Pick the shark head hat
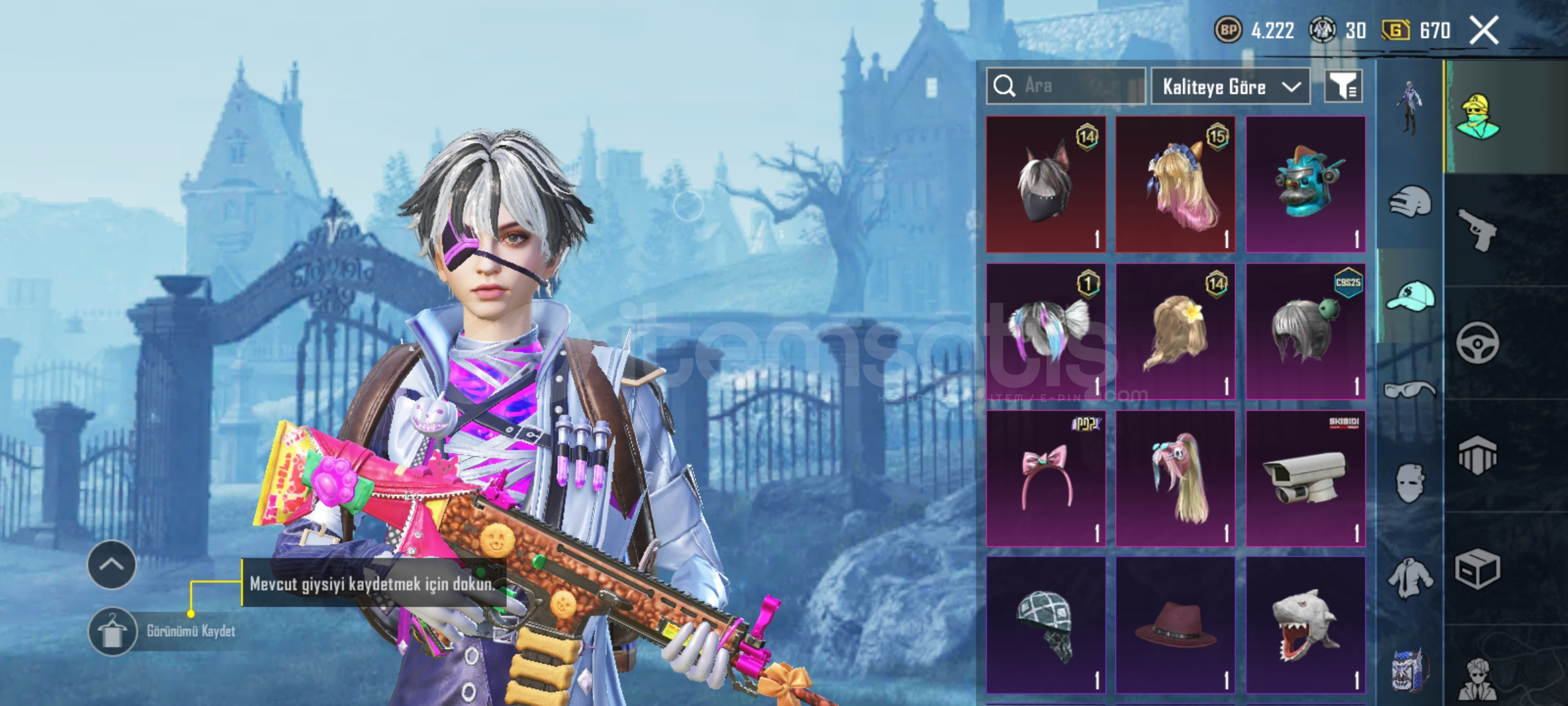Image resolution: width=1568 pixels, height=706 pixels. (1305, 626)
